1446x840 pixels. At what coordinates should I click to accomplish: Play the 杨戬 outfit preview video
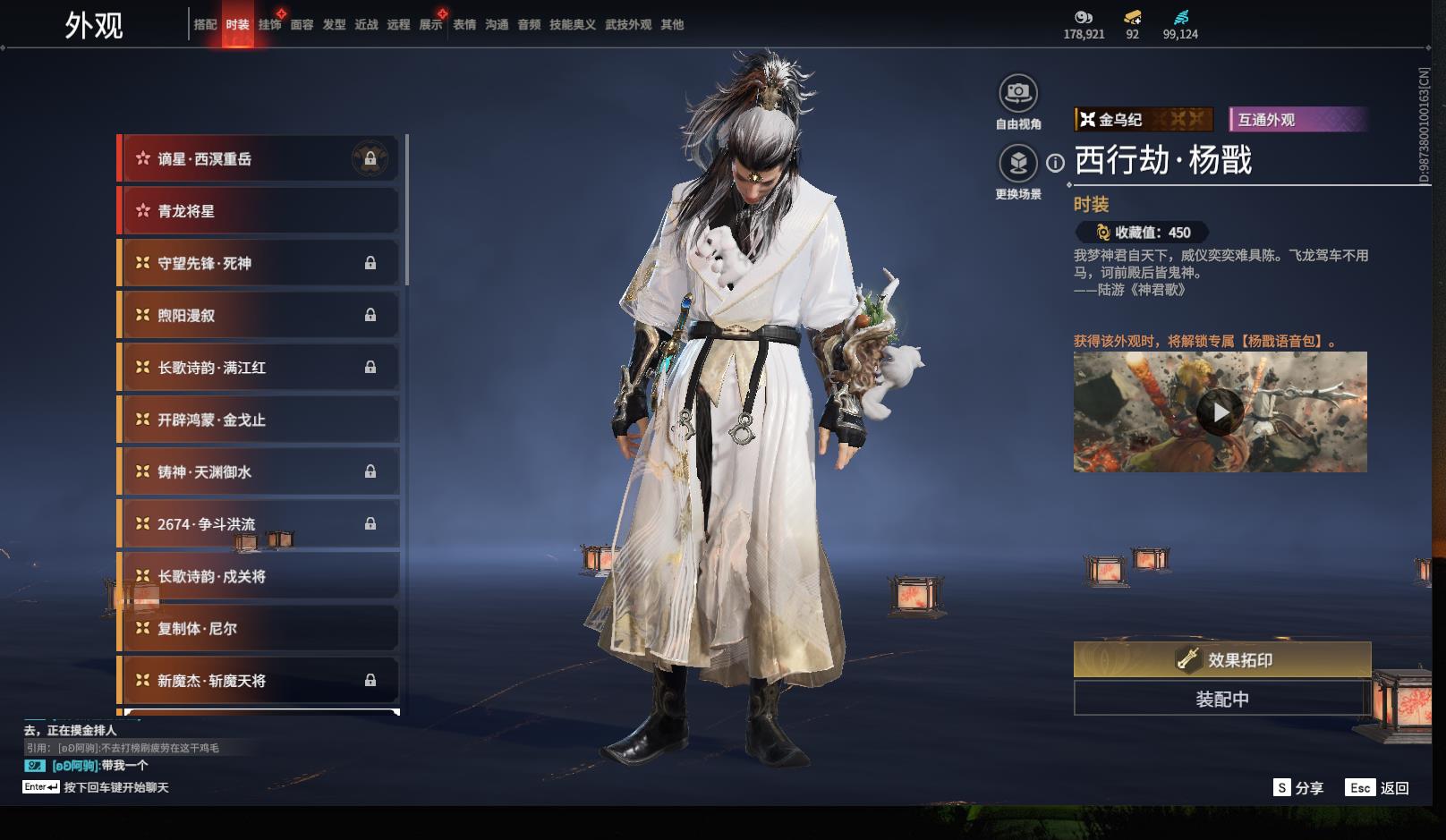pos(1220,412)
